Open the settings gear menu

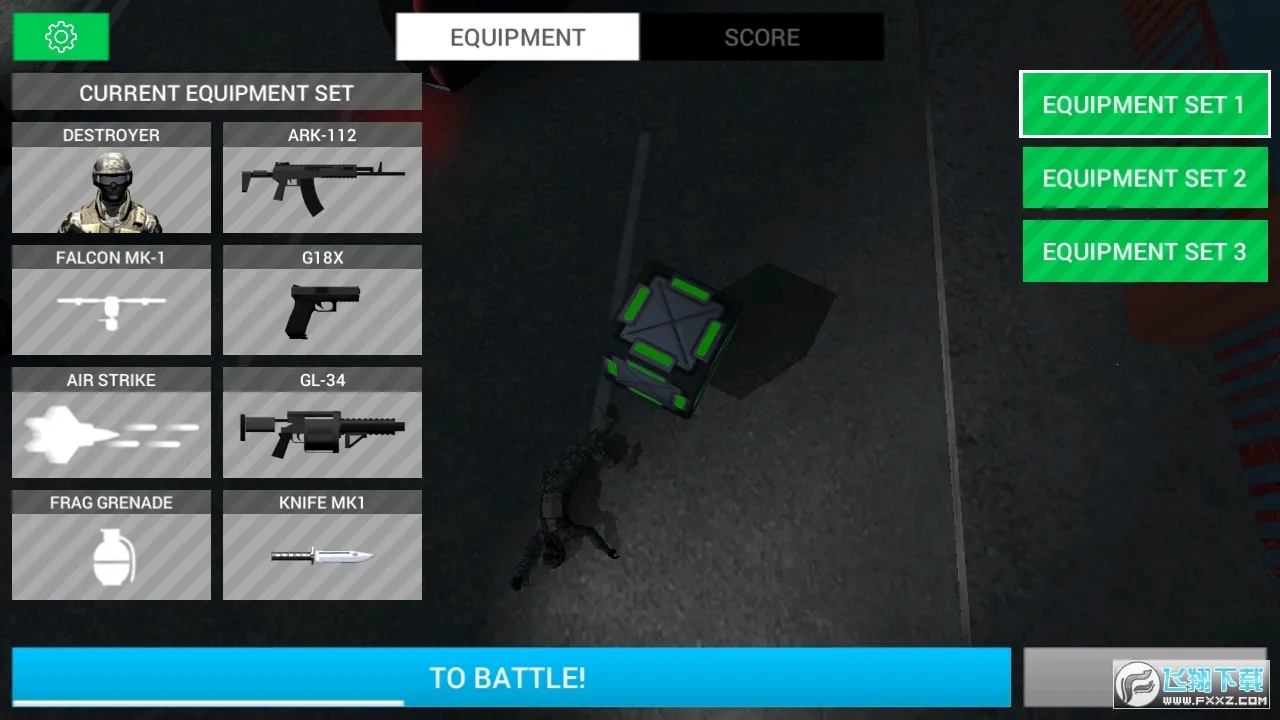click(x=61, y=36)
